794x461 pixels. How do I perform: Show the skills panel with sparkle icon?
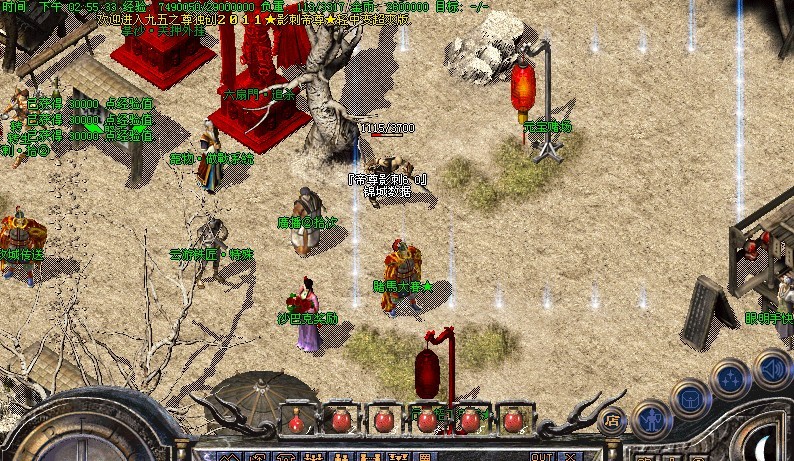[731, 379]
